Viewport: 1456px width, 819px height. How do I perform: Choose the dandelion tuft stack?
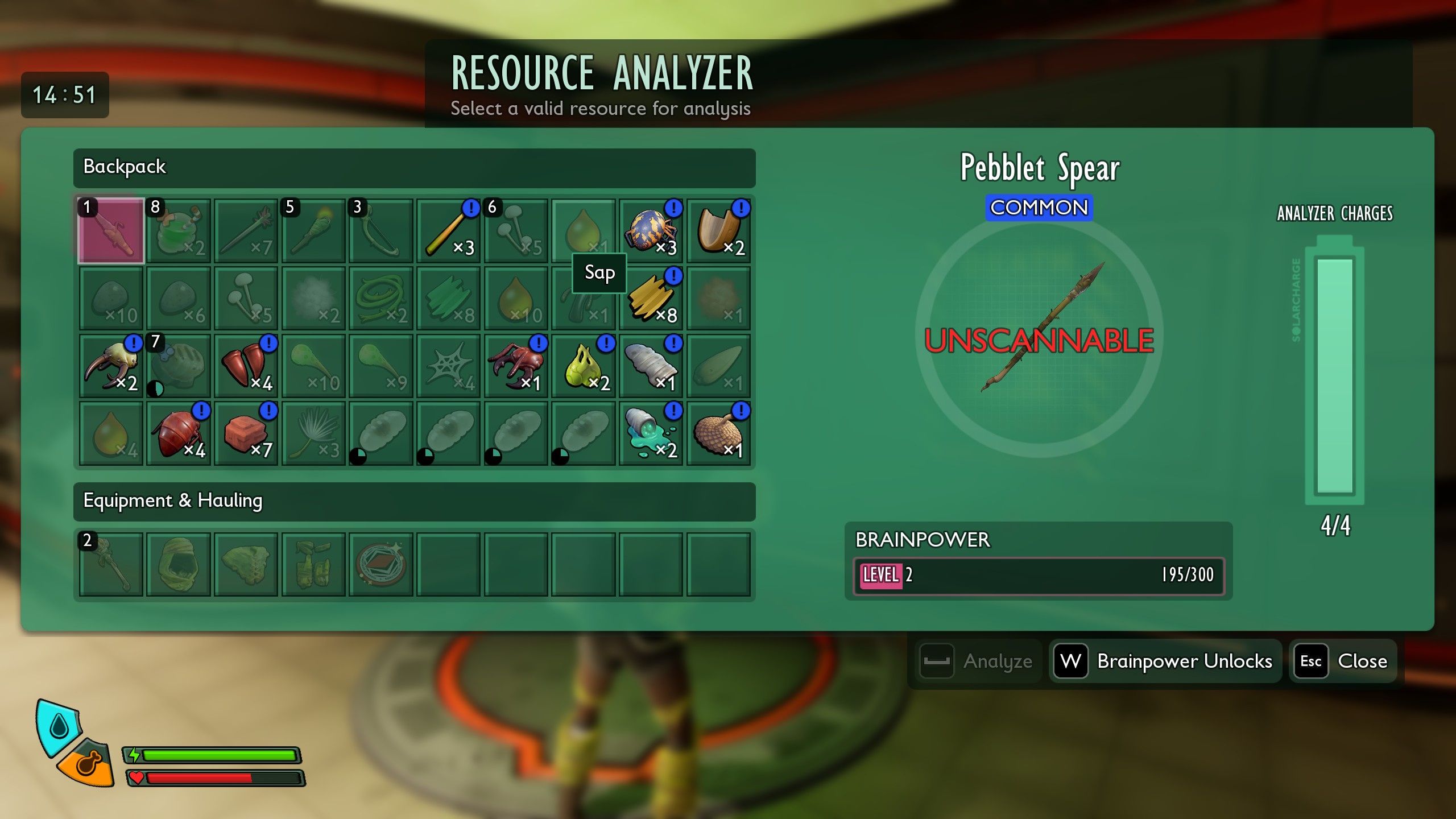313,433
